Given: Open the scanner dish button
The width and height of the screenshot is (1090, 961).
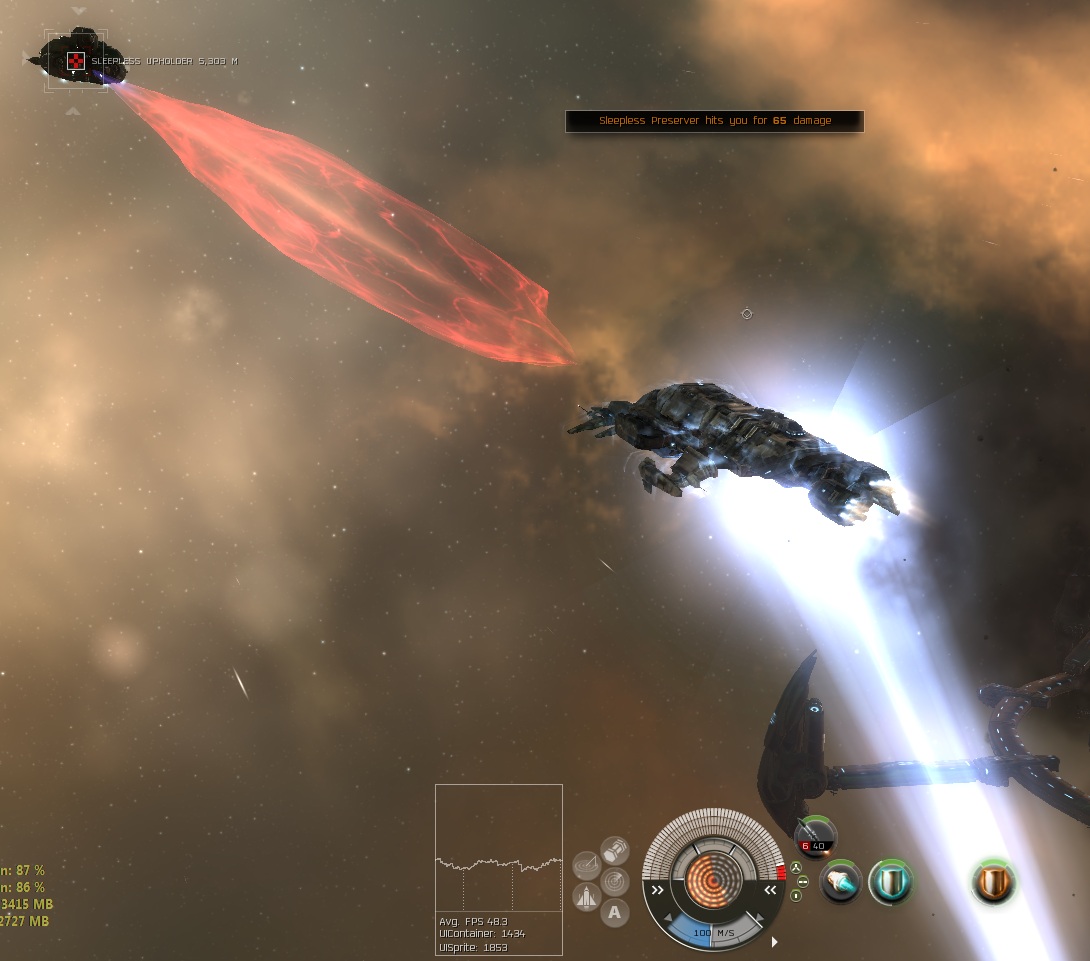Looking at the screenshot, I should tap(587, 866).
